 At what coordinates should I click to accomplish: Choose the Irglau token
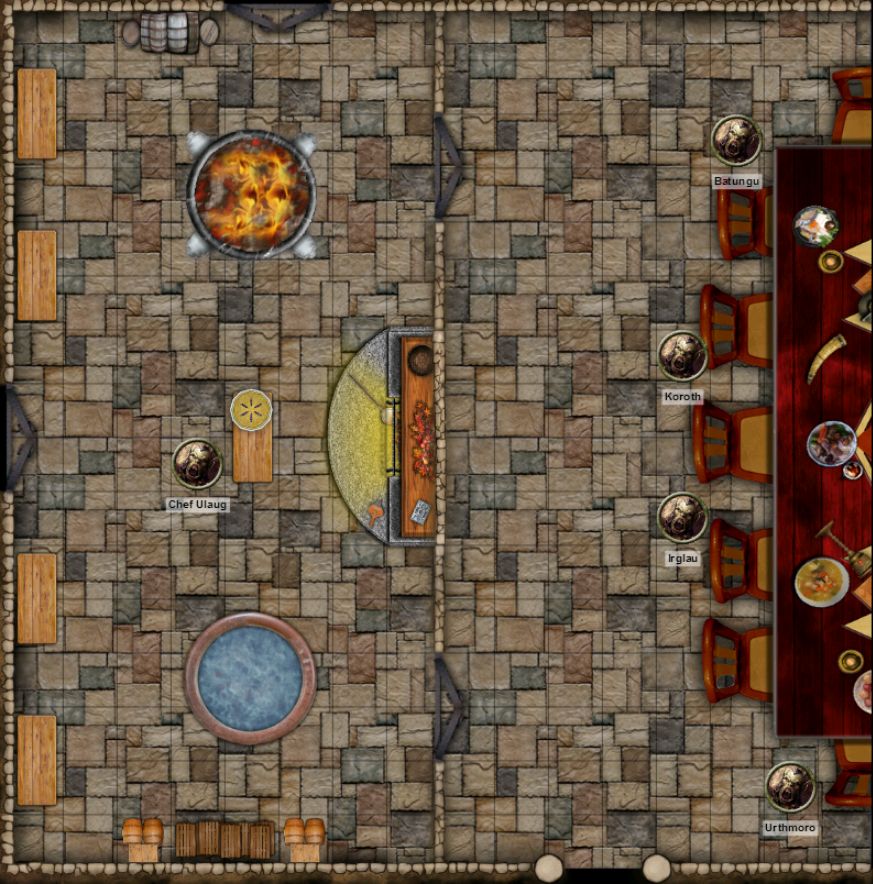pyautogui.click(x=682, y=518)
